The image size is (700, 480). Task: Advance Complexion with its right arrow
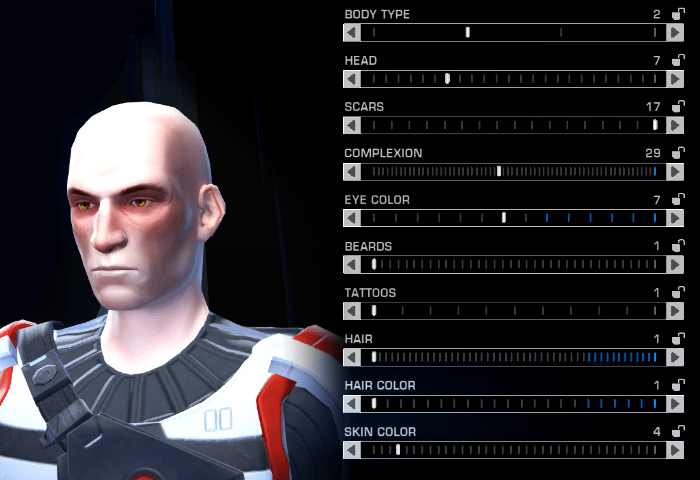coord(676,171)
